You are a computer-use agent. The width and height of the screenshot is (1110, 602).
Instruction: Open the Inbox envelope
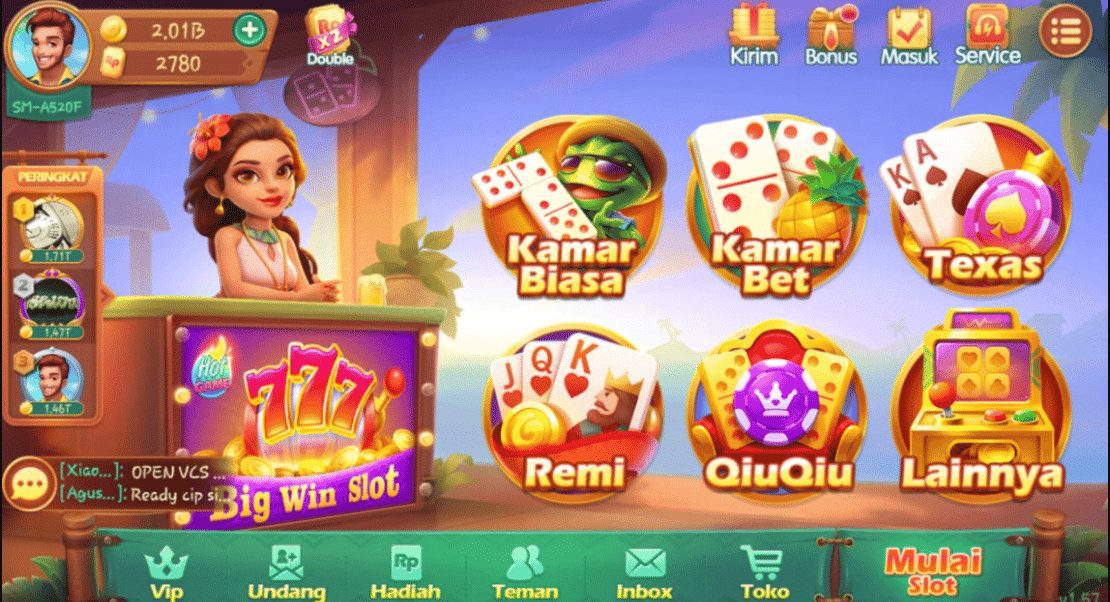coord(644,572)
